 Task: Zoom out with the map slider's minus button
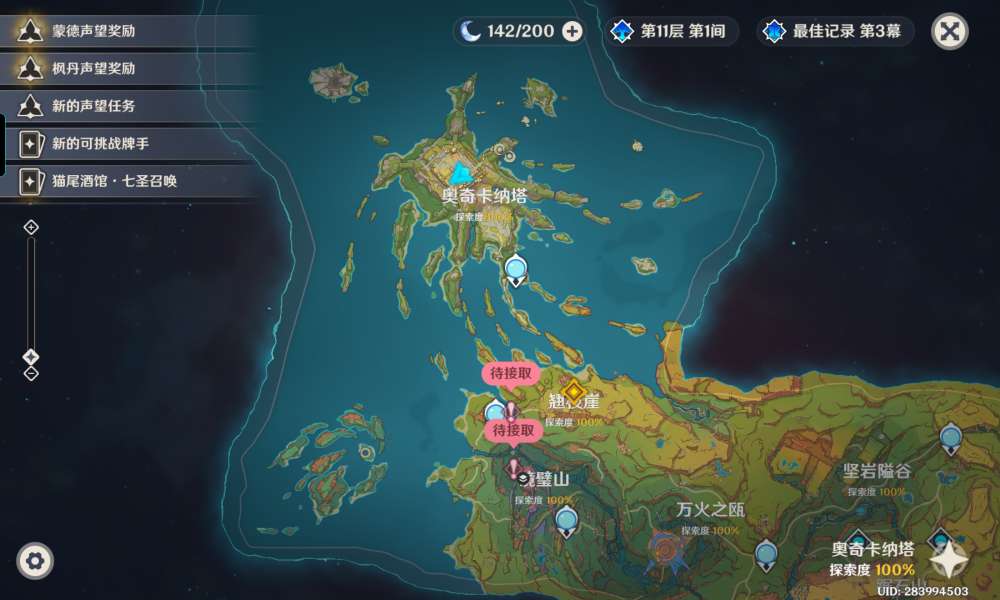[31, 374]
